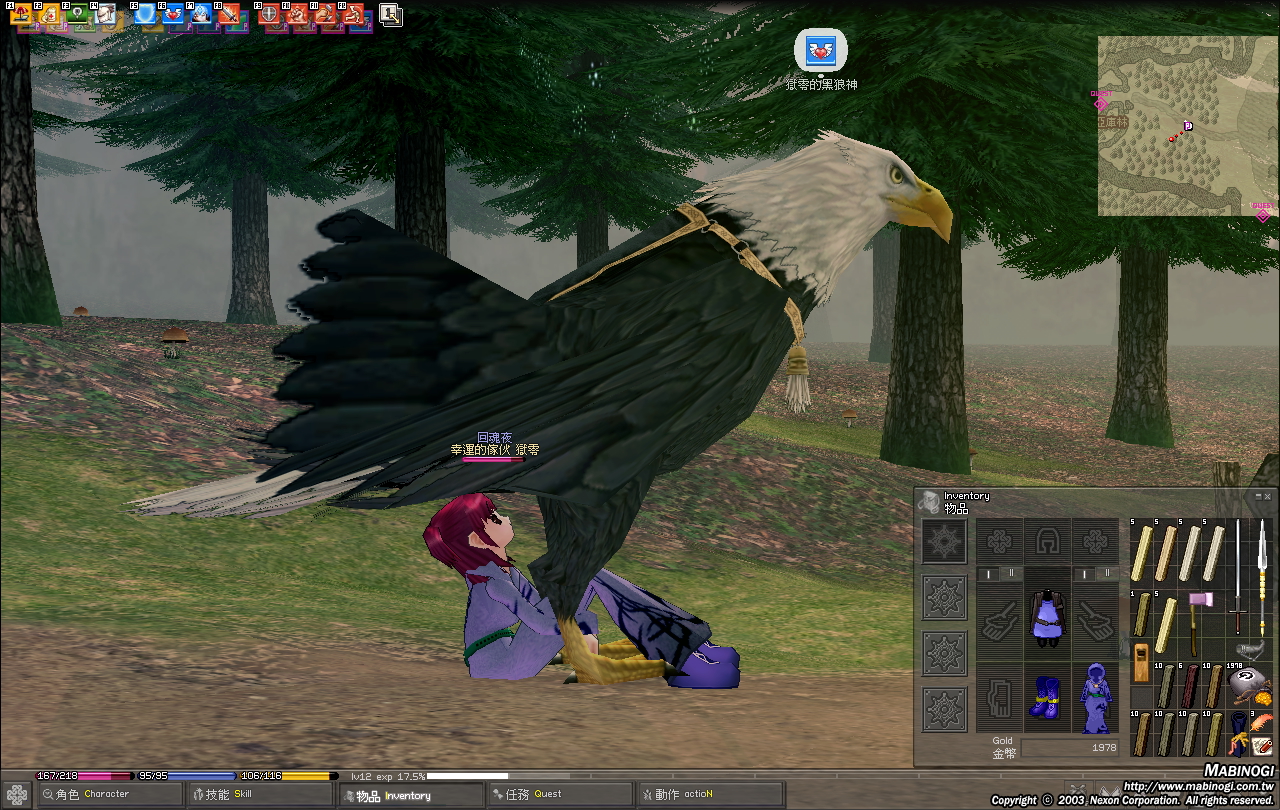Activate the F1 rest skill

click(x=21, y=15)
